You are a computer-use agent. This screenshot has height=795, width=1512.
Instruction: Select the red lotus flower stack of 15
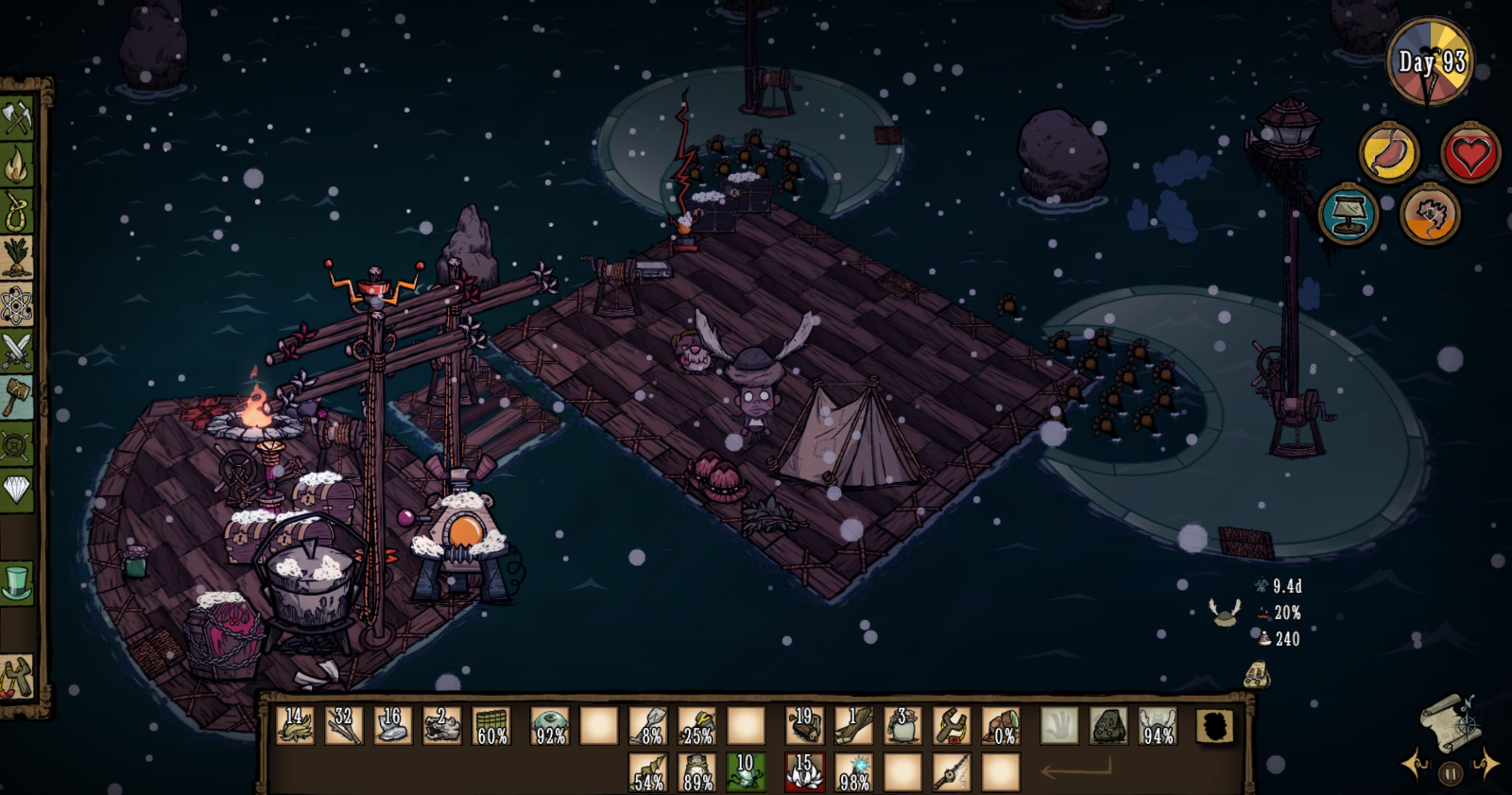pyautogui.click(x=804, y=771)
